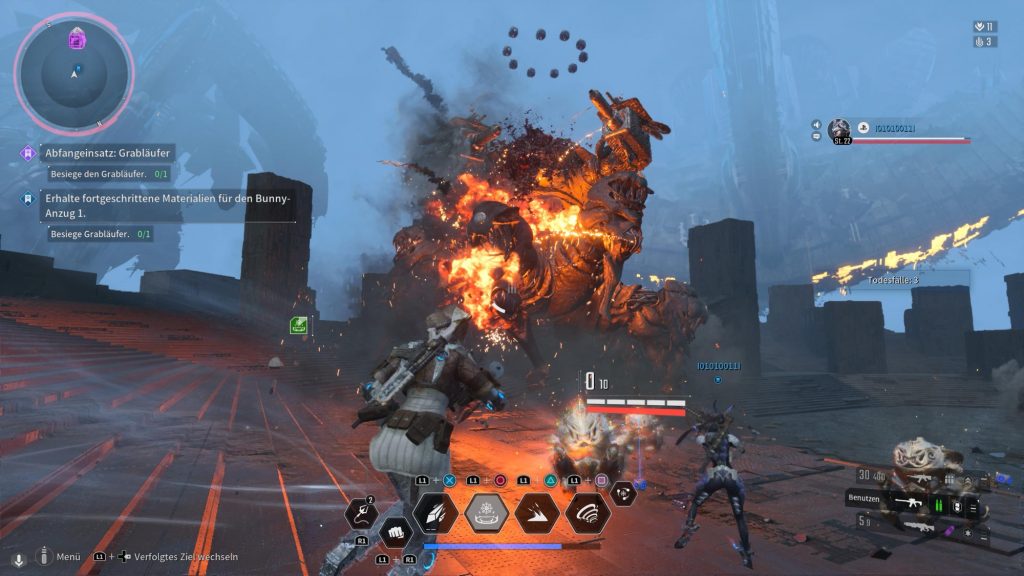Open the teammate chat bubble icon
Image resolution: width=1024 pixels, height=576 pixels.
[817, 136]
